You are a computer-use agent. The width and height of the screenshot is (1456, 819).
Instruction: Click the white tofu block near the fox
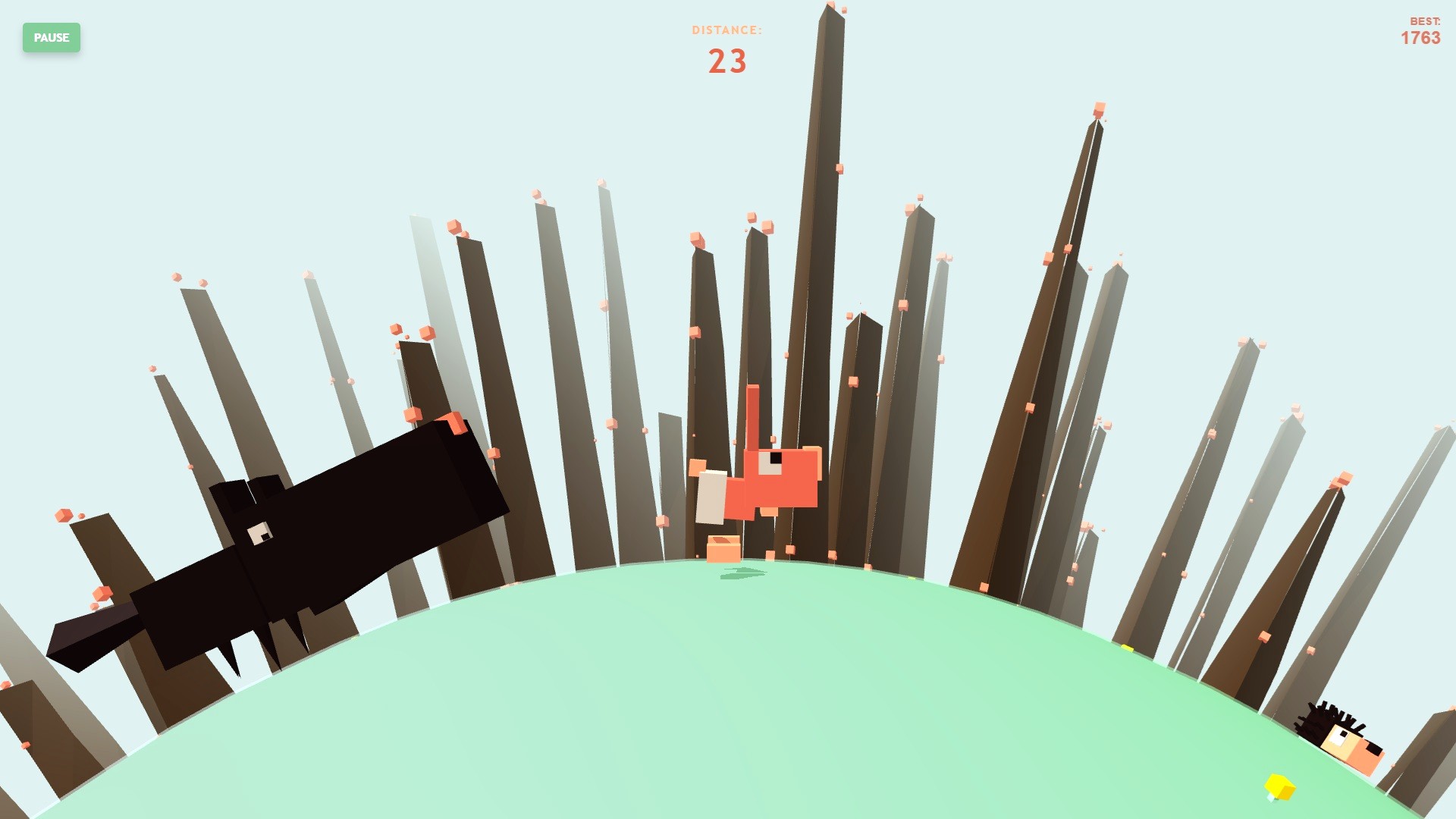tap(711, 498)
